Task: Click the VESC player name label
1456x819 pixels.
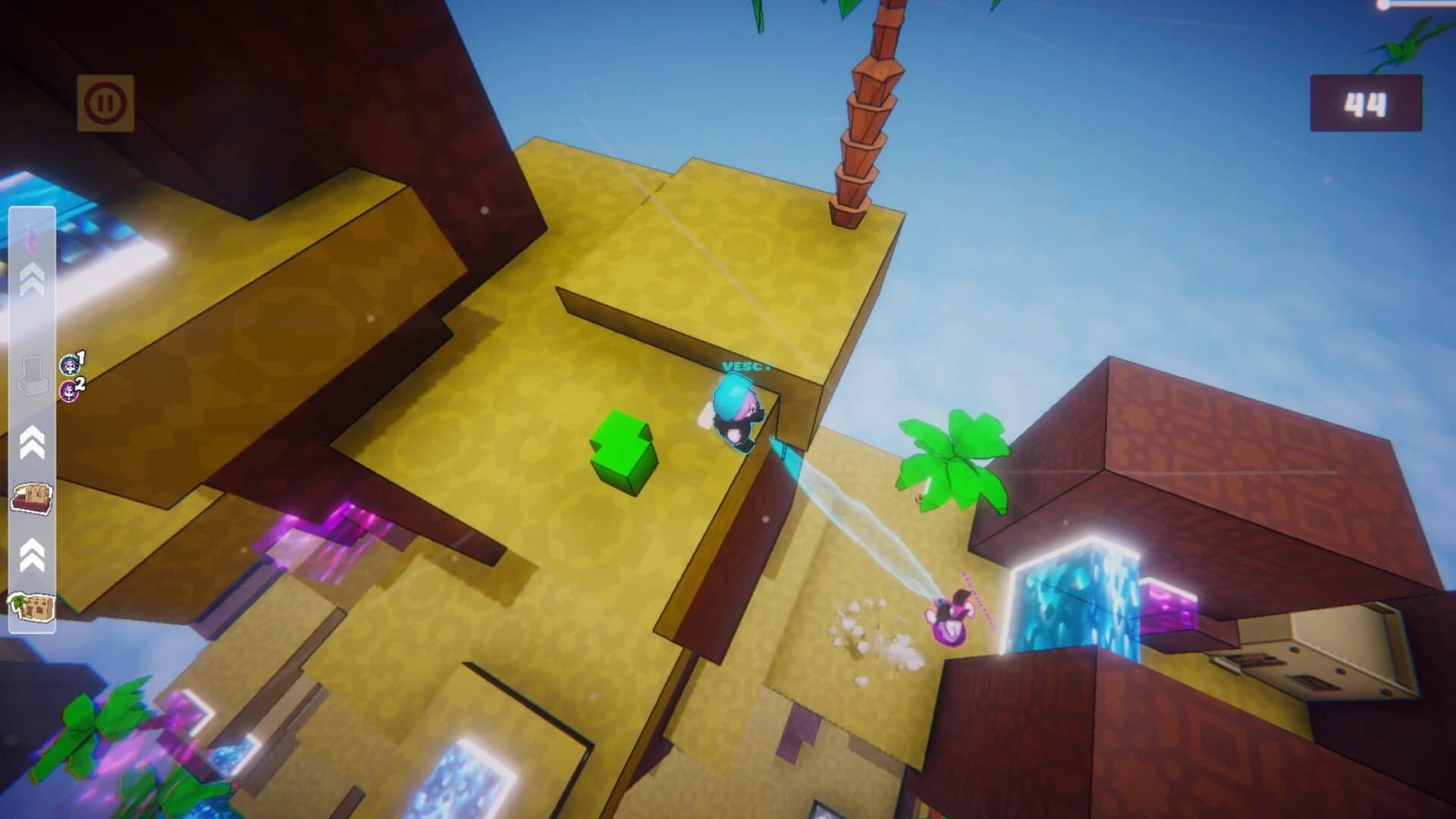Action: click(x=747, y=366)
